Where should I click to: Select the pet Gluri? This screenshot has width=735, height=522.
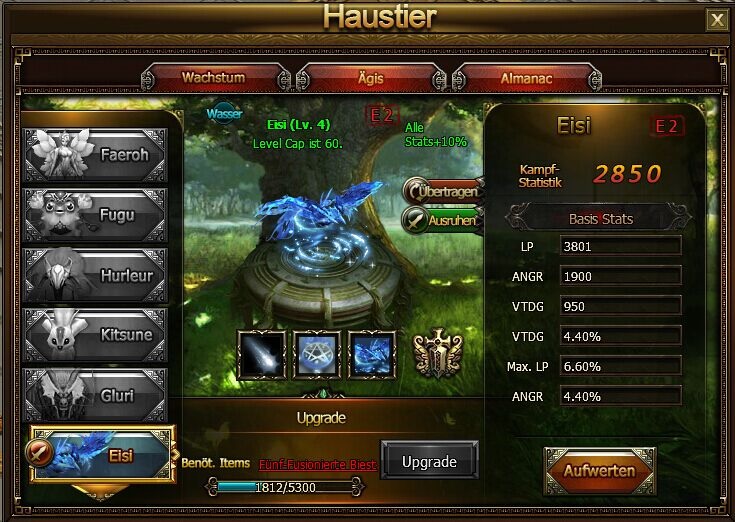pyautogui.click(x=95, y=394)
